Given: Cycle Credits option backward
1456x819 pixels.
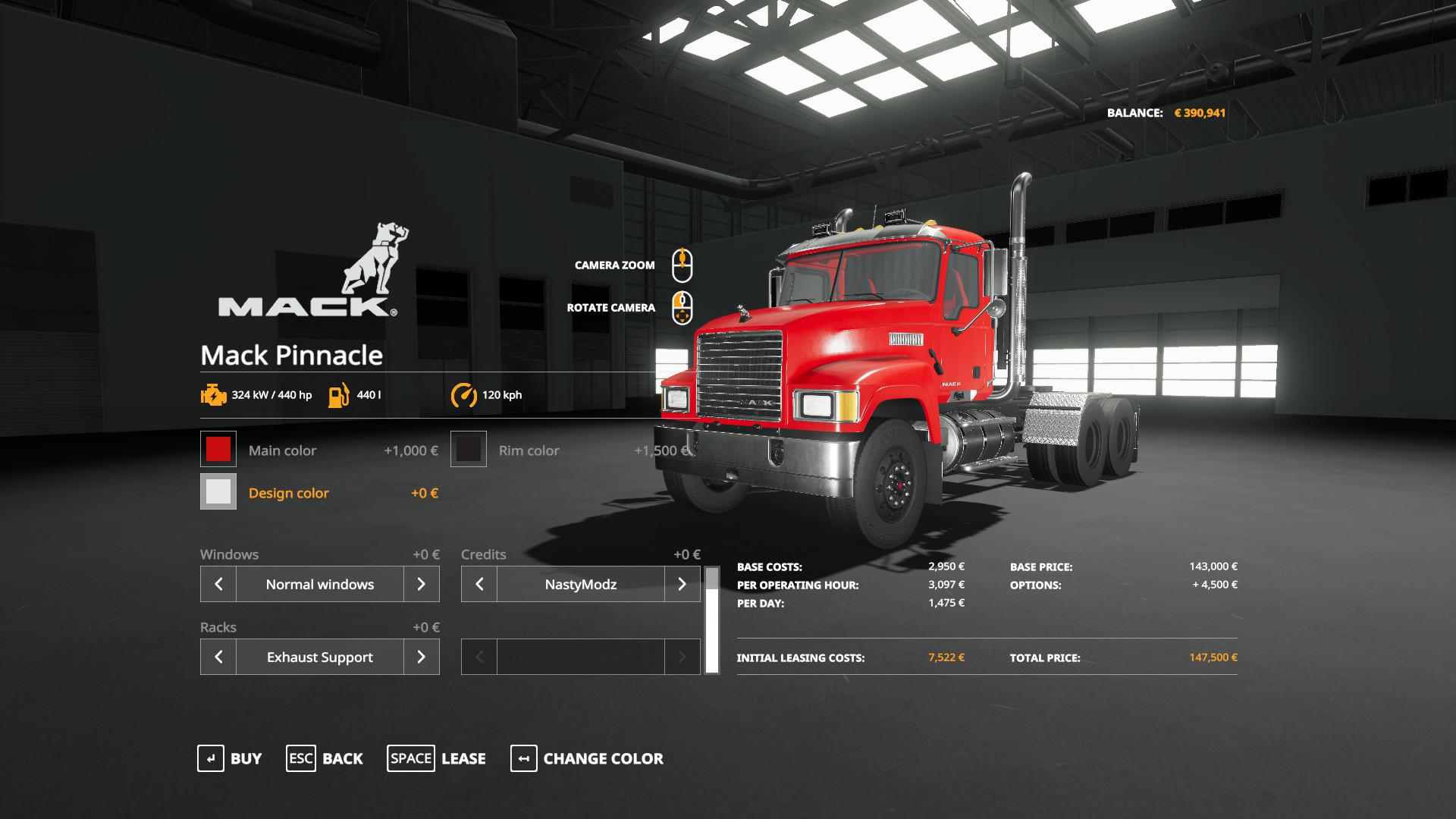Looking at the screenshot, I should coord(479,584).
